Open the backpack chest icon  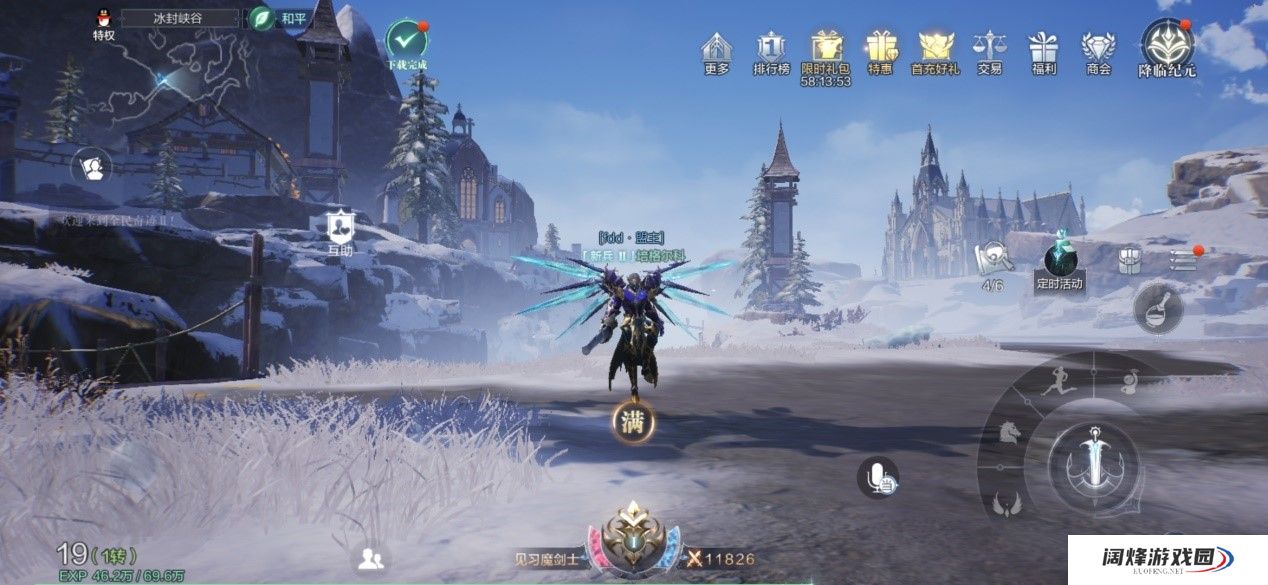tap(1129, 259)
